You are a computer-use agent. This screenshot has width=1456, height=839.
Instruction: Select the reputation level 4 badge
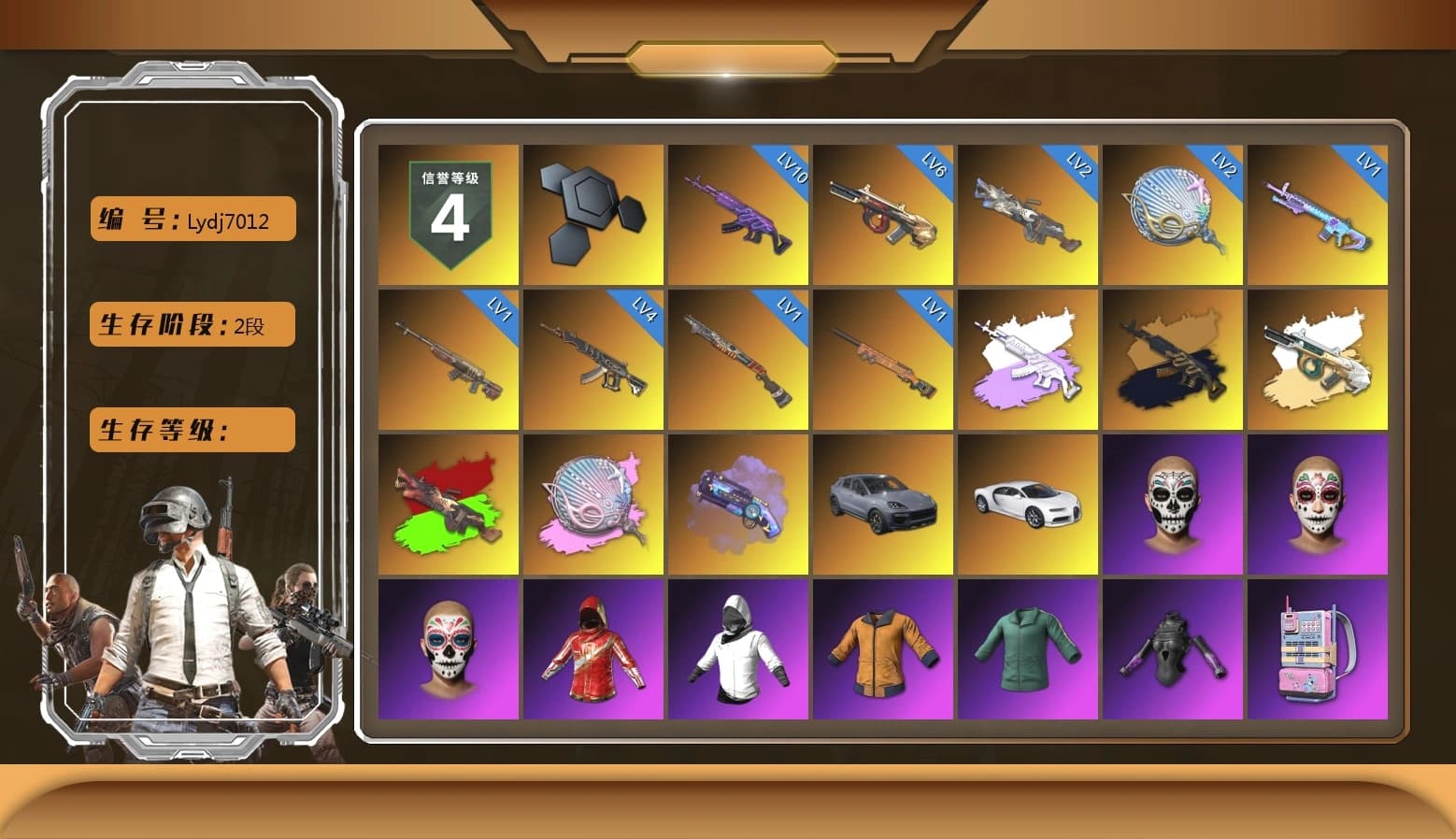(447, 215)
